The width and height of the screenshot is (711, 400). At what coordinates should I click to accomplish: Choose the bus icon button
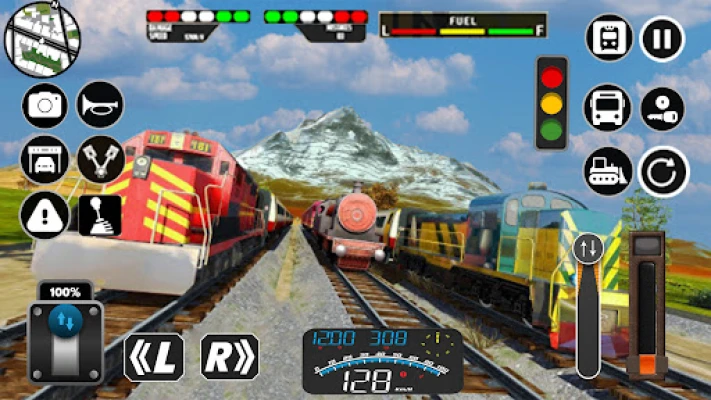[x=608, y=107]
